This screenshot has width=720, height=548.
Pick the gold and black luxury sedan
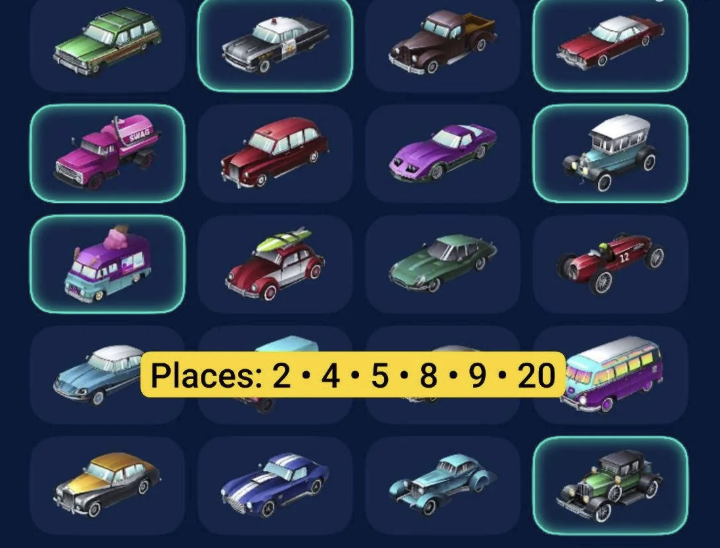click(x=107, y=485)
